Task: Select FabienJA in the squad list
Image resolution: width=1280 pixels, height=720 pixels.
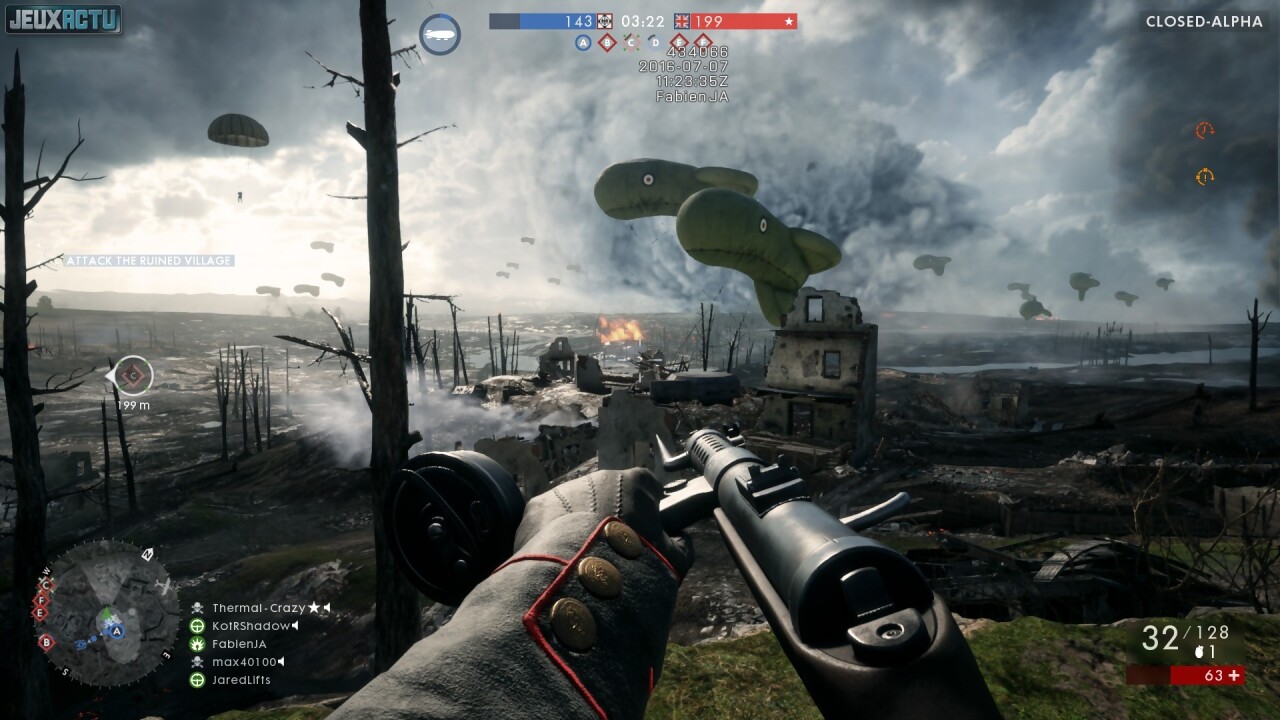Action: (238, 644)
